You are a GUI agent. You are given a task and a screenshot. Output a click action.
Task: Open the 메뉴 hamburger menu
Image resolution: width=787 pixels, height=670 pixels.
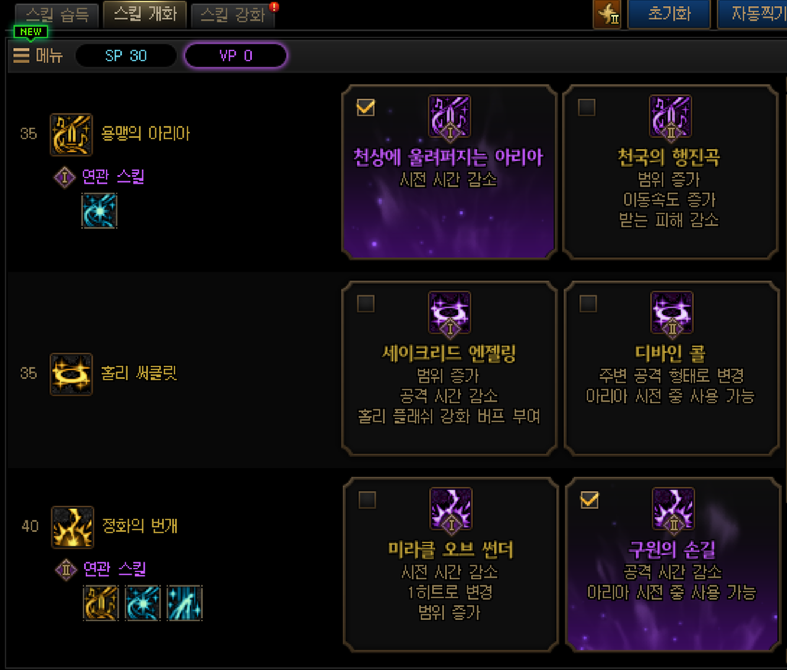(37, 56)
